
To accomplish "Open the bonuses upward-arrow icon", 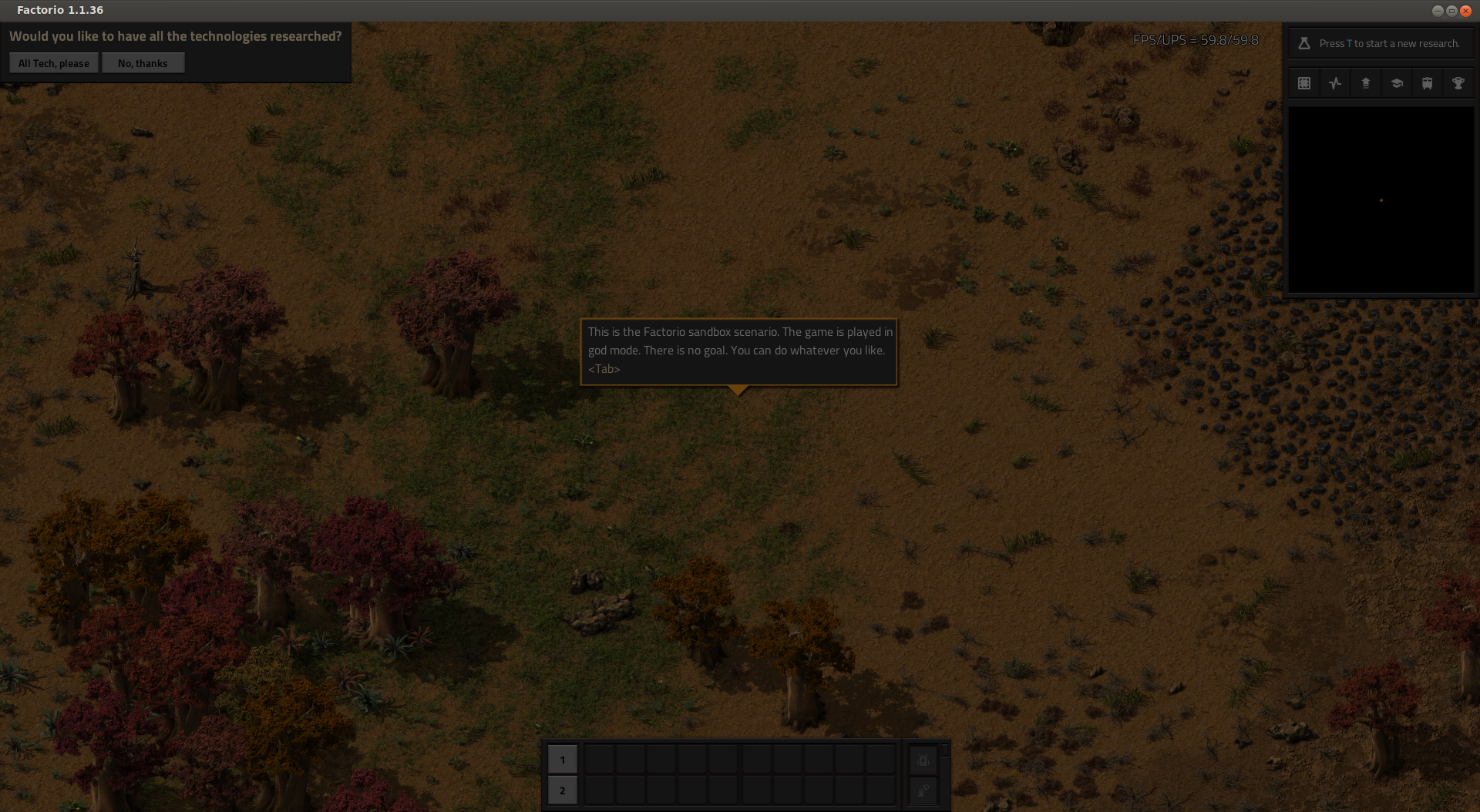I will 1366,83.
